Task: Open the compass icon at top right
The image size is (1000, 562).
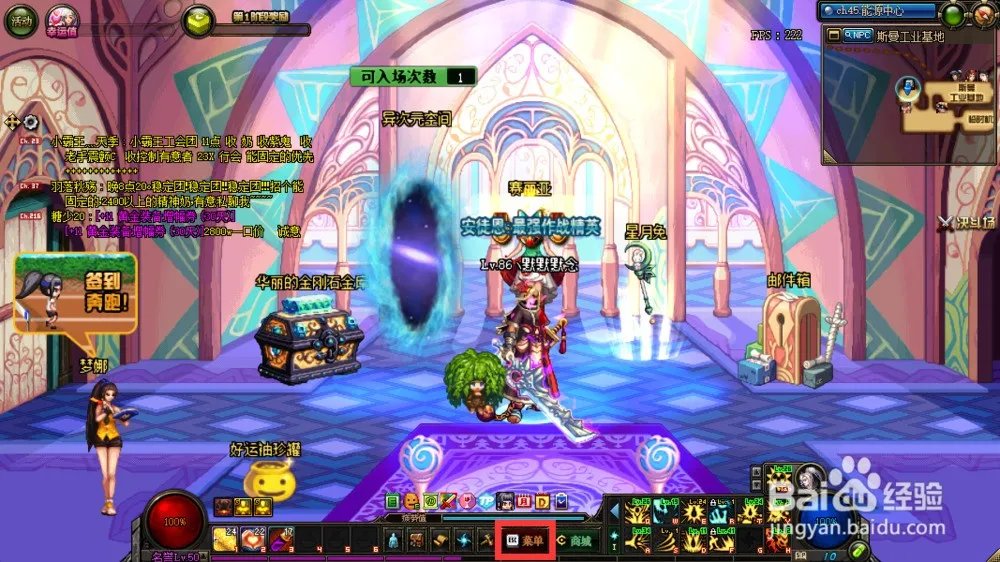Action: coord(982,14)
